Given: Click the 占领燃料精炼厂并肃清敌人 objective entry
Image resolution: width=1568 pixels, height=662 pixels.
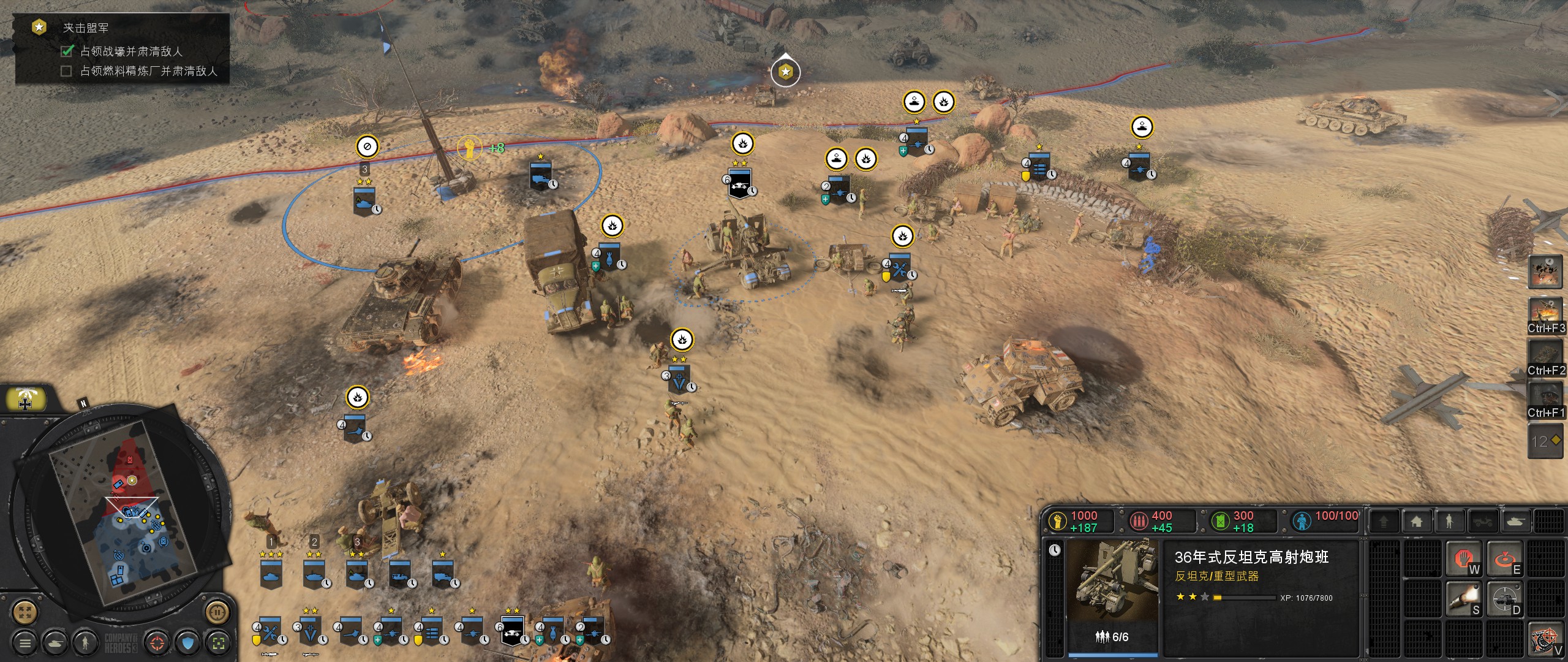Looking at the screenshot, I should pos(149,71).
